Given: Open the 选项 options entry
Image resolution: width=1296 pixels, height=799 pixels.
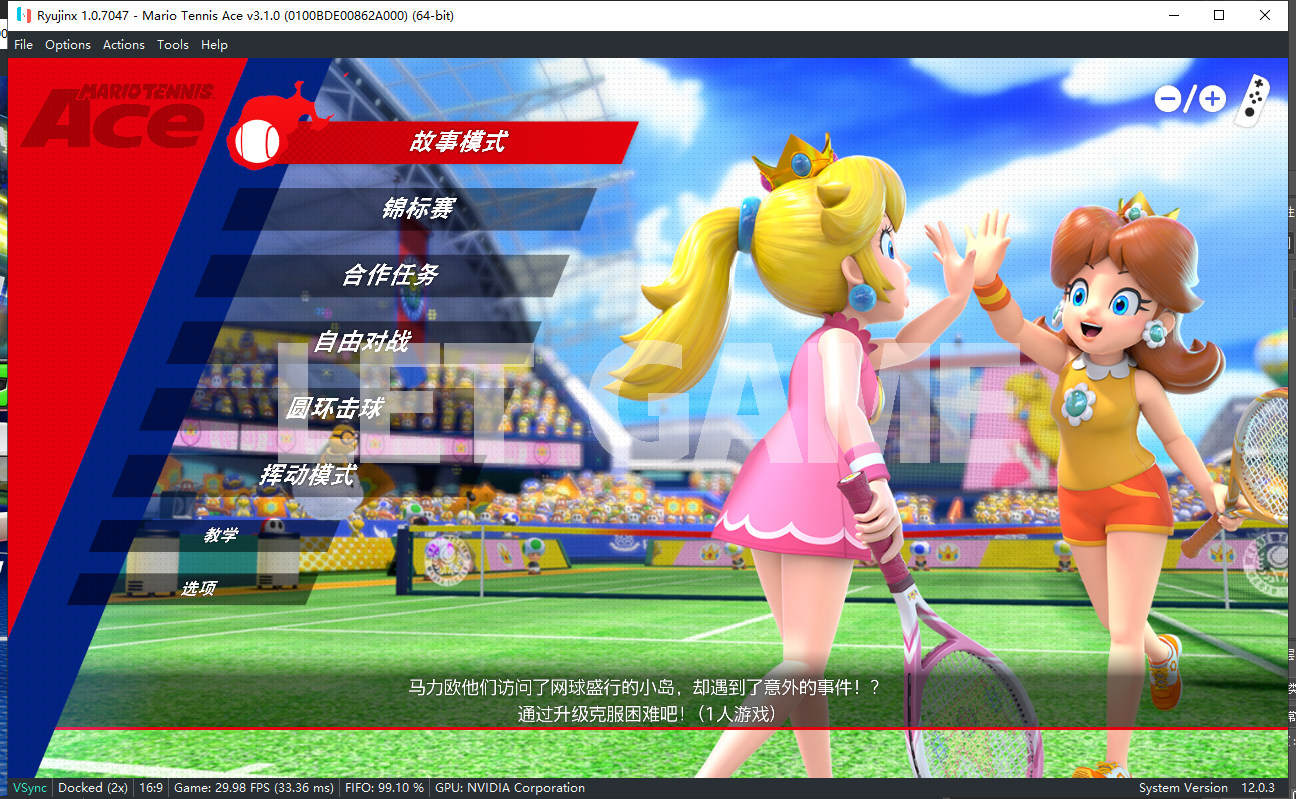Looking at the screenshot, I should pos(198,589).
